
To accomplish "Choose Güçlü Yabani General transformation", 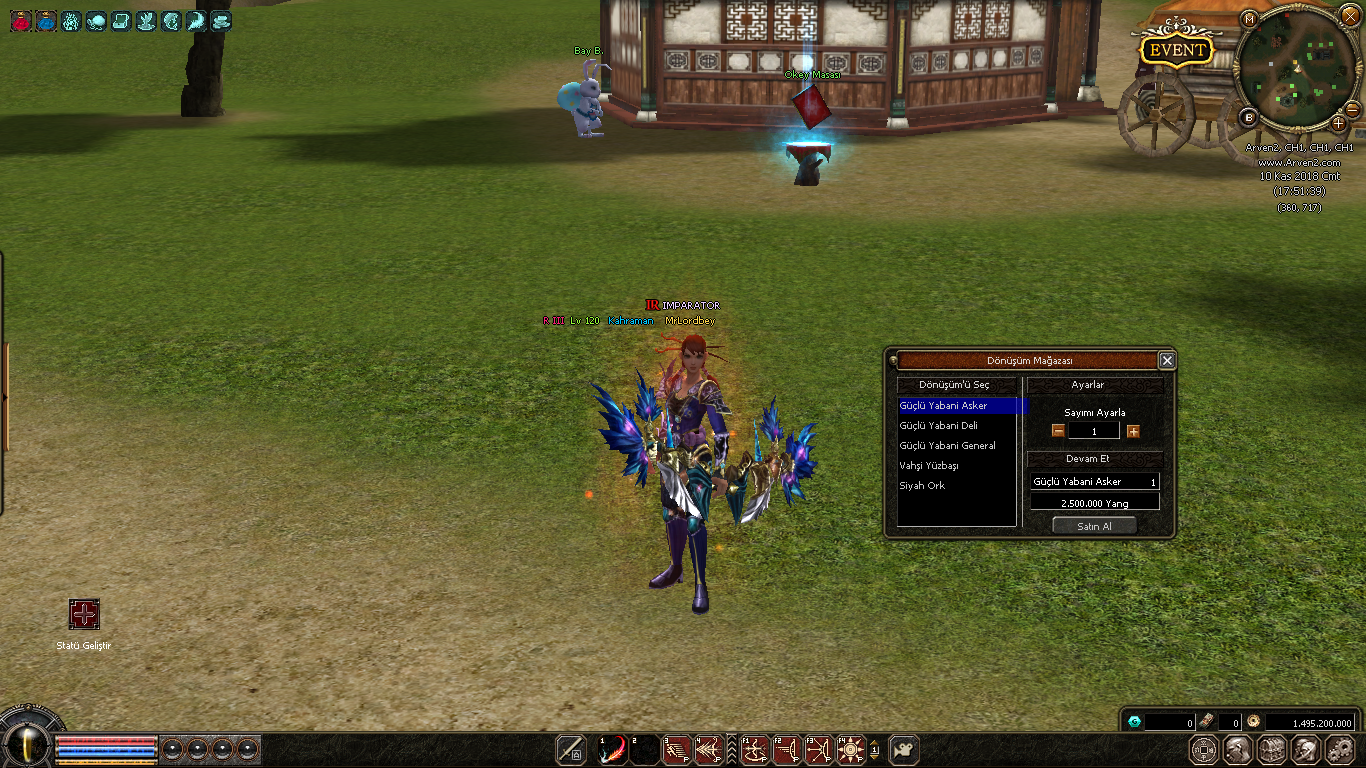I will (947, 446).
